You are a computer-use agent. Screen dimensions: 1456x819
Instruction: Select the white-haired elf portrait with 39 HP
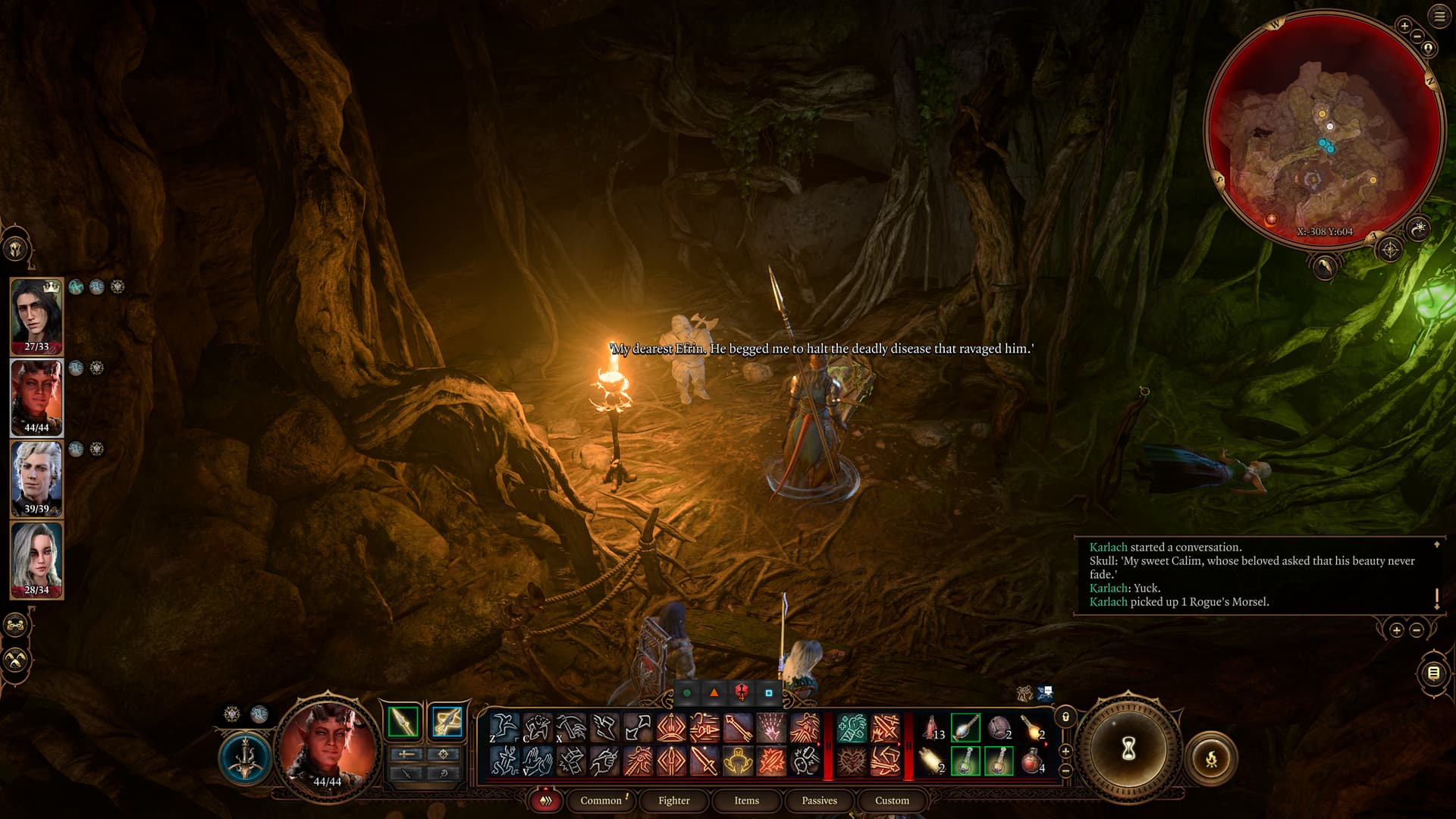coord(36,478)
